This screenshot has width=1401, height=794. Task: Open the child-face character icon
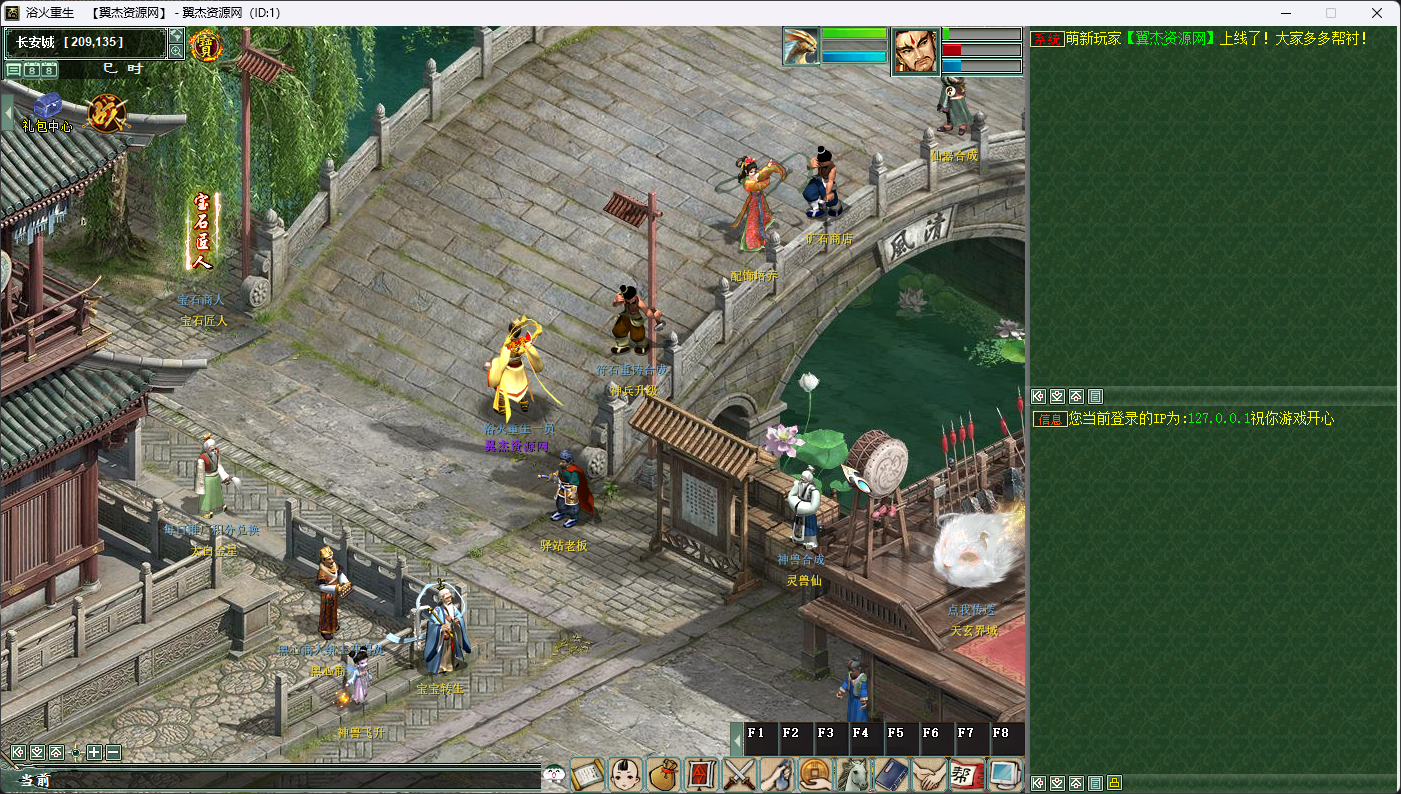[x=626, y=775]
